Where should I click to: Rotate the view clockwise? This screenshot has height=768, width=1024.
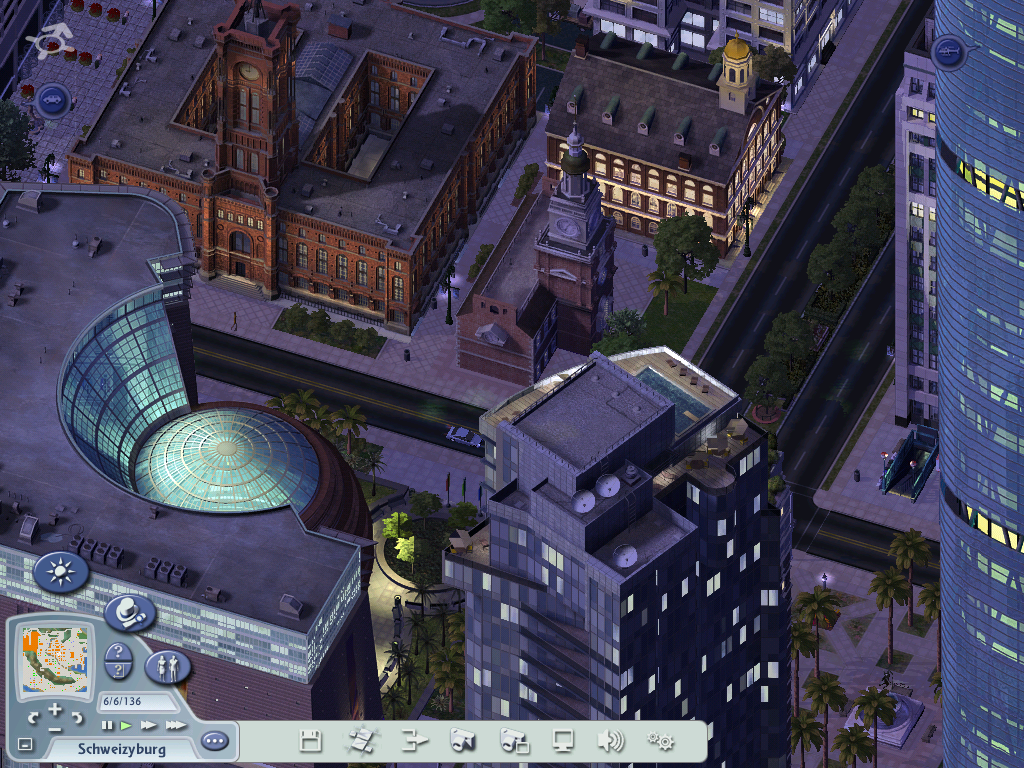[75, 717]
